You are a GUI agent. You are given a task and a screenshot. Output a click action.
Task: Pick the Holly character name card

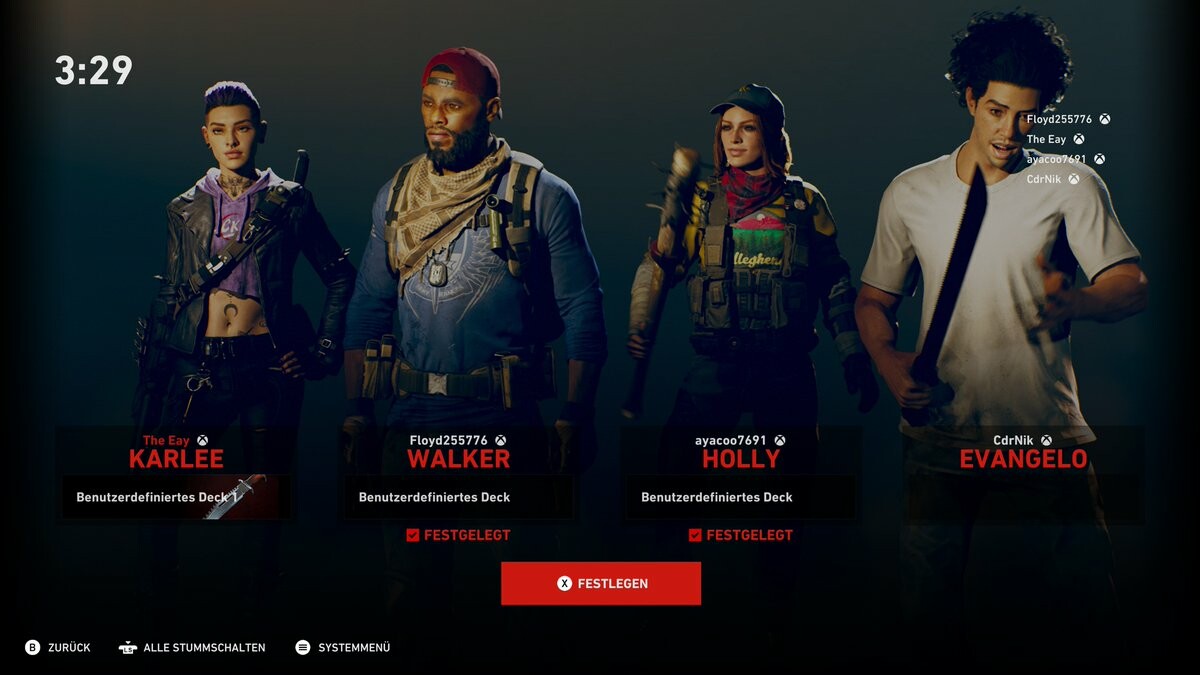[740, 459]
